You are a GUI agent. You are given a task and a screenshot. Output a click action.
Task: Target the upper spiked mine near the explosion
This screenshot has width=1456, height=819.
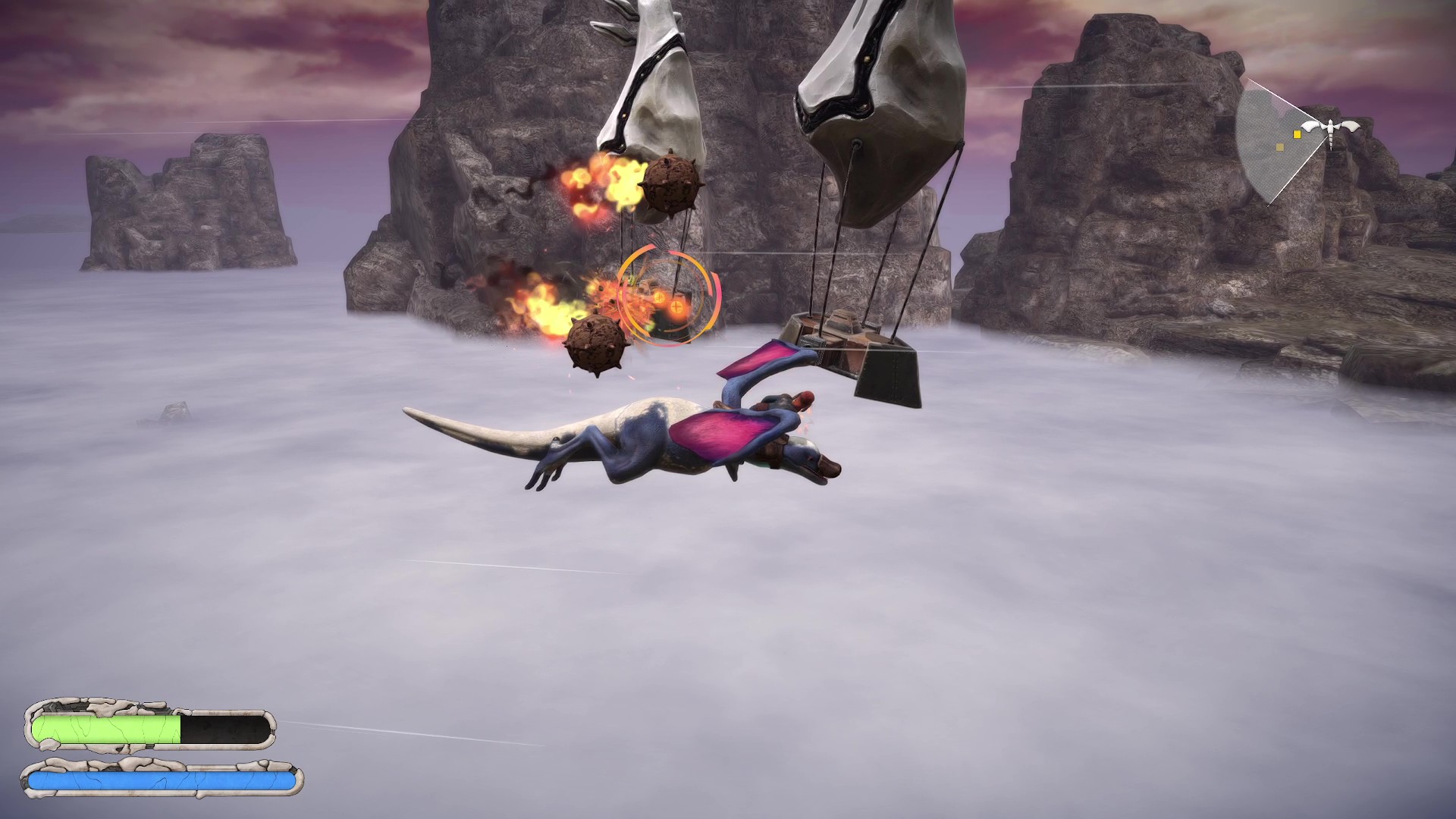[670, 184]
